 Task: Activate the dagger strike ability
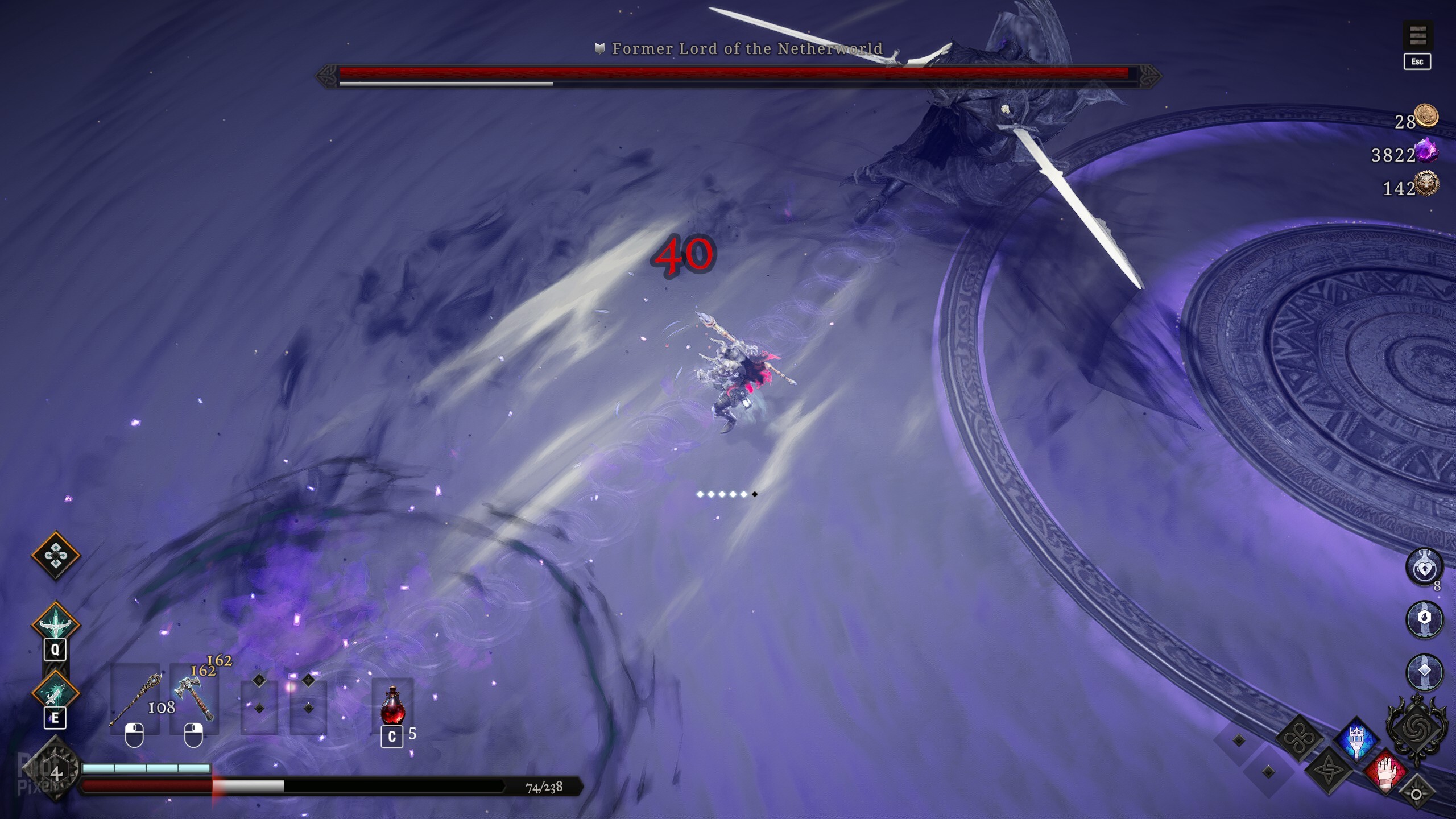[x=55, y=692]
